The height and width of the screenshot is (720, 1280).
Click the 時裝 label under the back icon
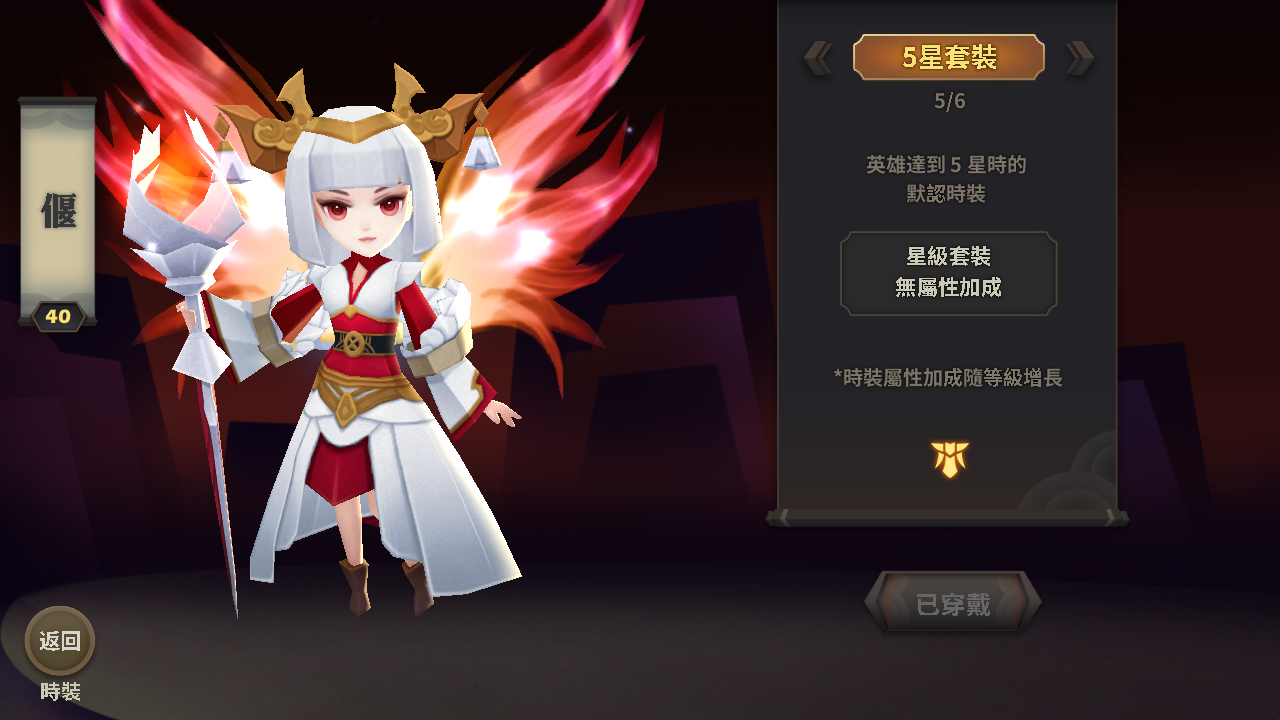coord(60,690)
